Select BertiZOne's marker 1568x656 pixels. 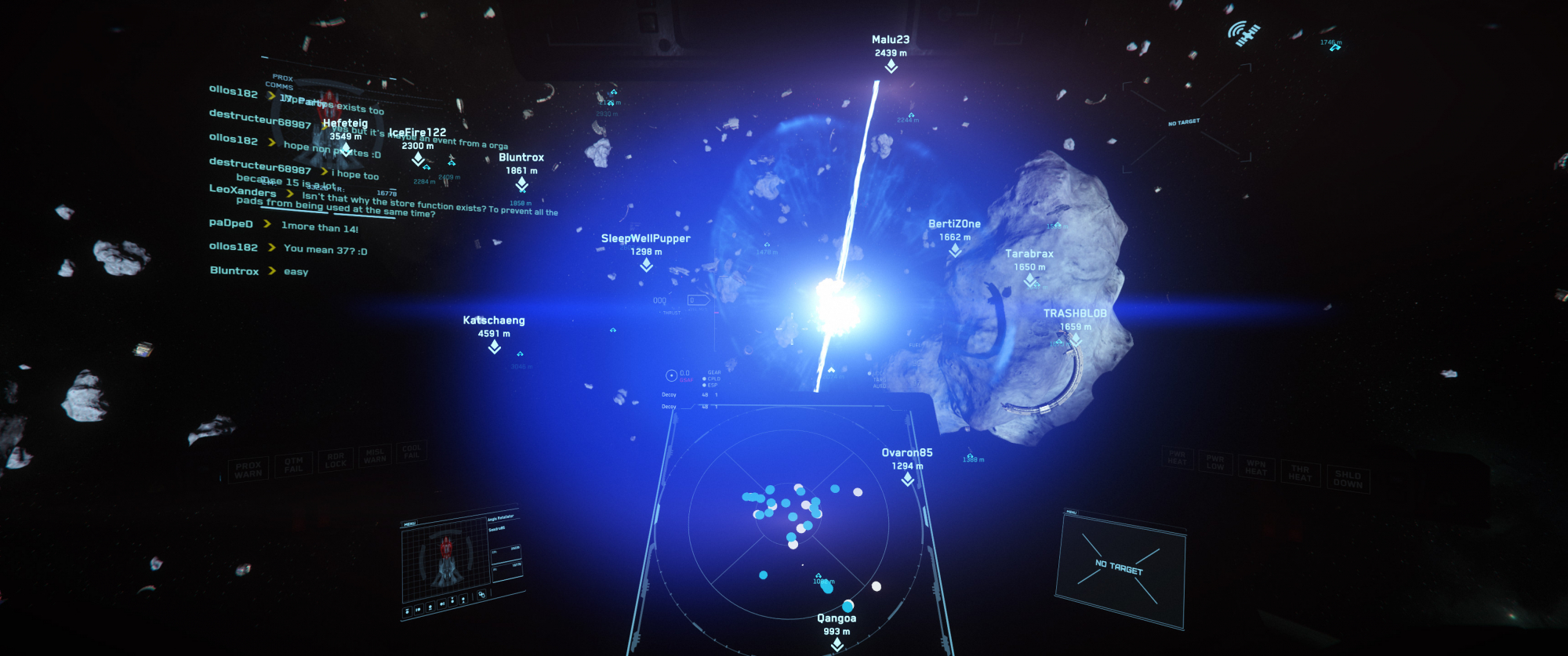point(954,250)
